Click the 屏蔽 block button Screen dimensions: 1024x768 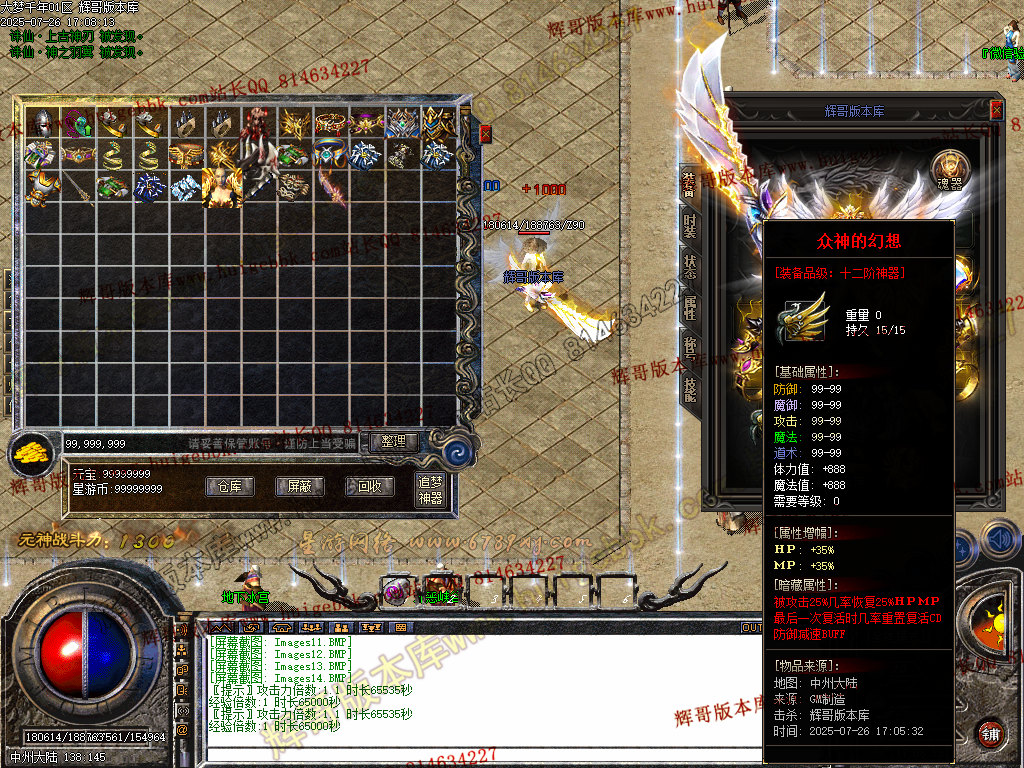coord(300,487)
